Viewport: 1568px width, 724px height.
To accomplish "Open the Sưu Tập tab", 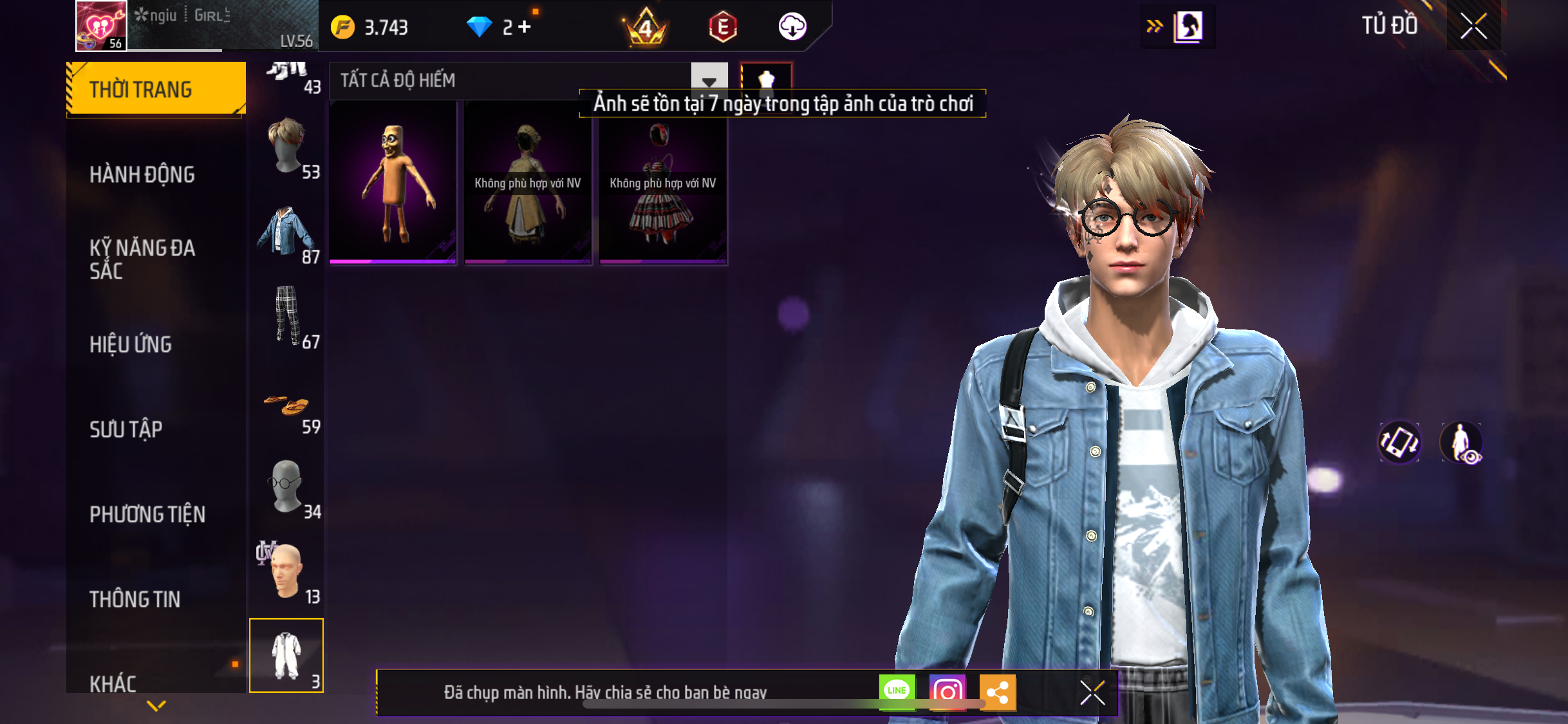I will click(126, 429).
